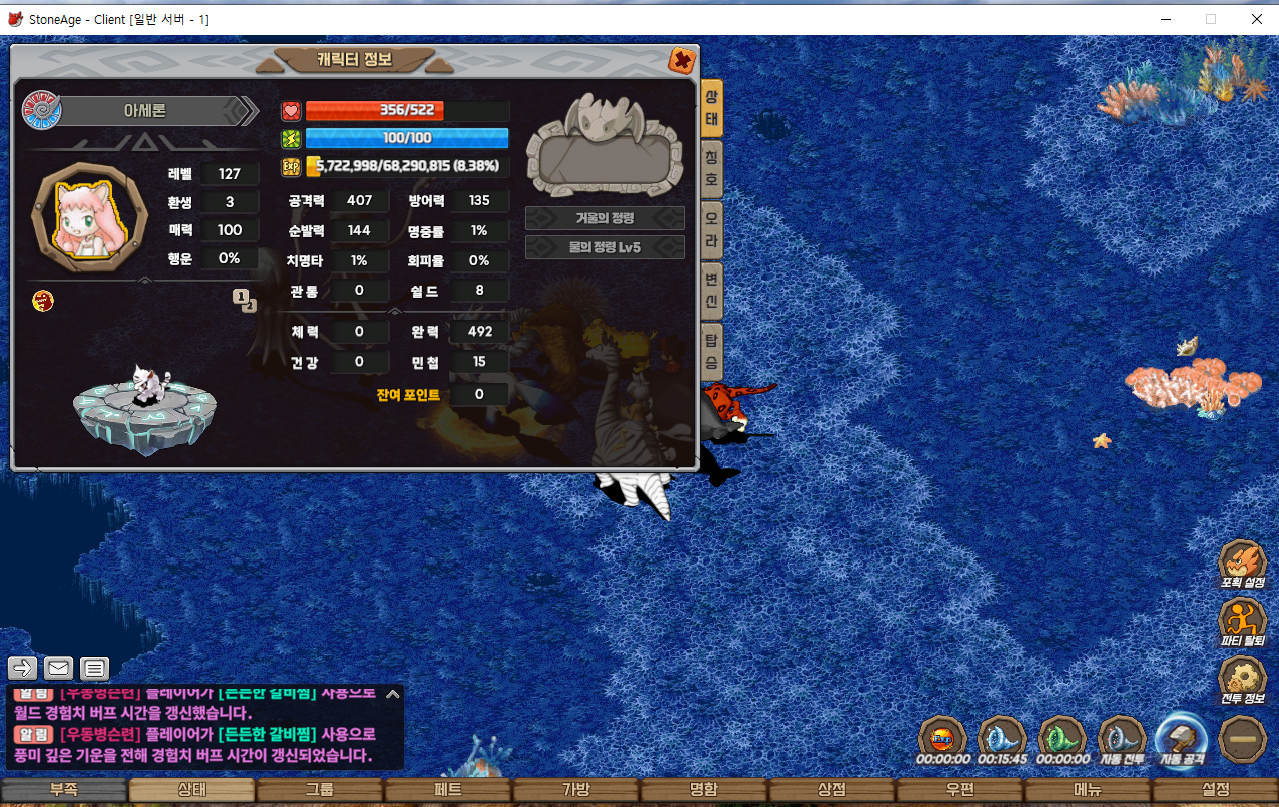Open the 포획 설정 capture settings

click(1242, 562)
